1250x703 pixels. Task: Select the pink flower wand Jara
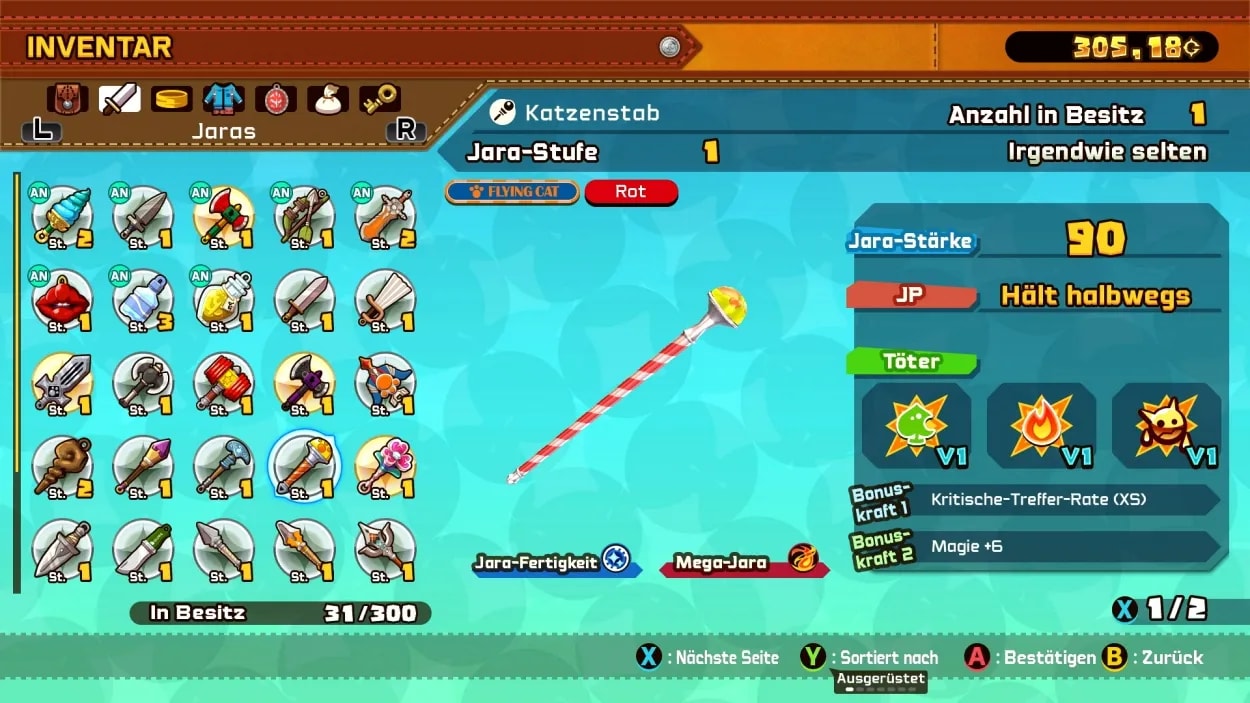[x=385, y=466]
